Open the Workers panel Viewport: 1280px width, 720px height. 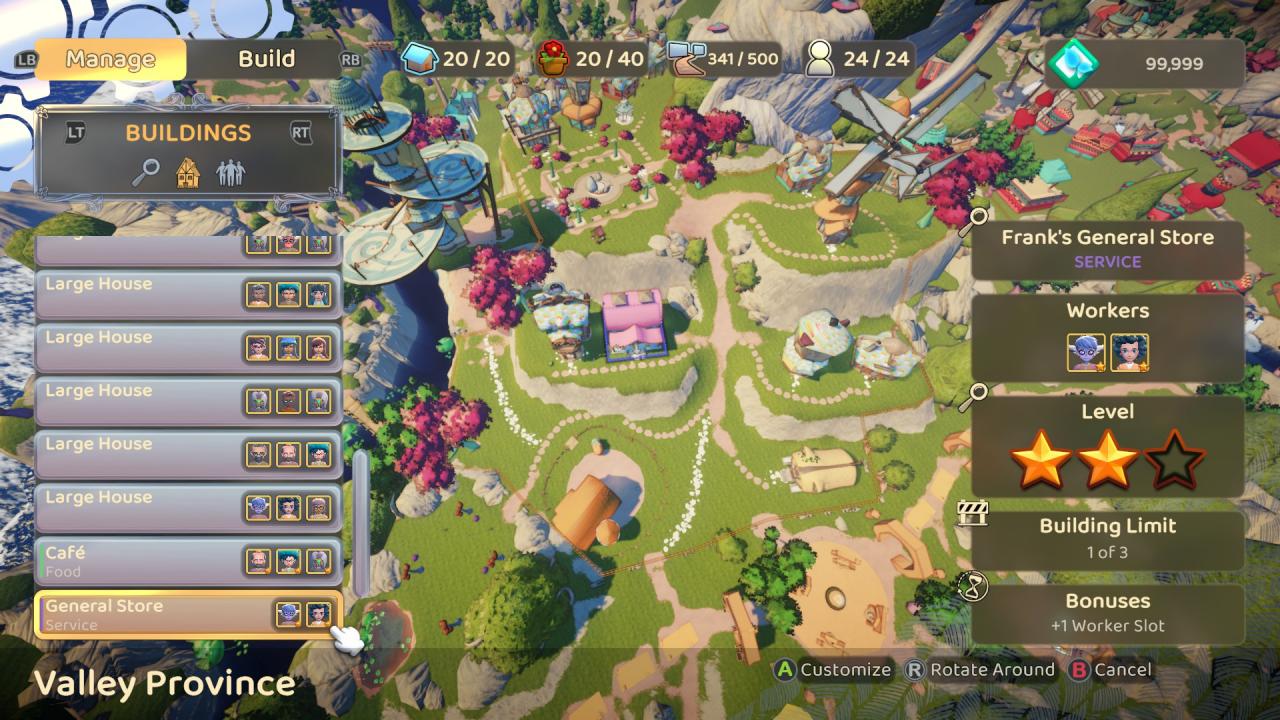1107,337
